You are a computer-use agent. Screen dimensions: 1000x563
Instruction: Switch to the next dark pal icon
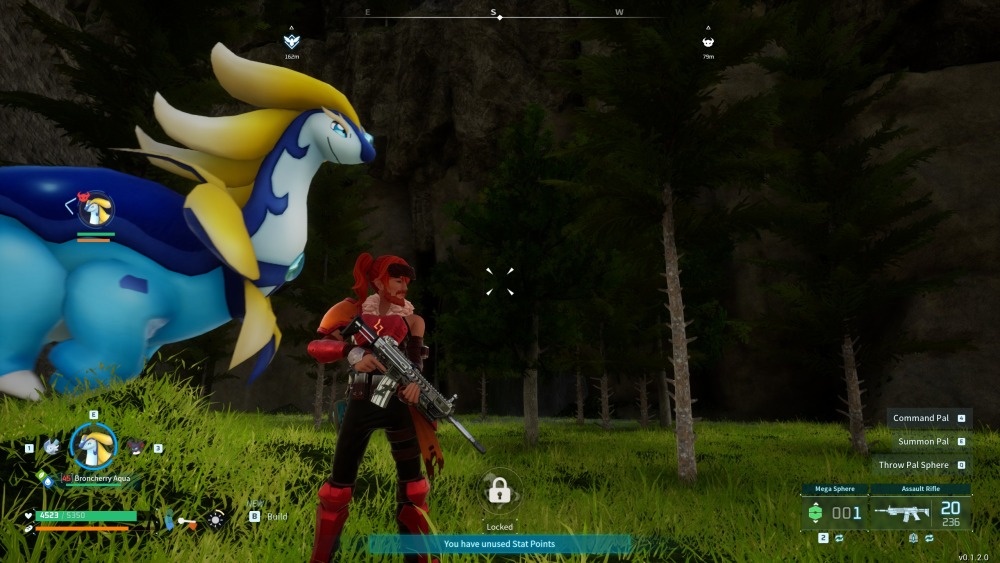point(136,447)
